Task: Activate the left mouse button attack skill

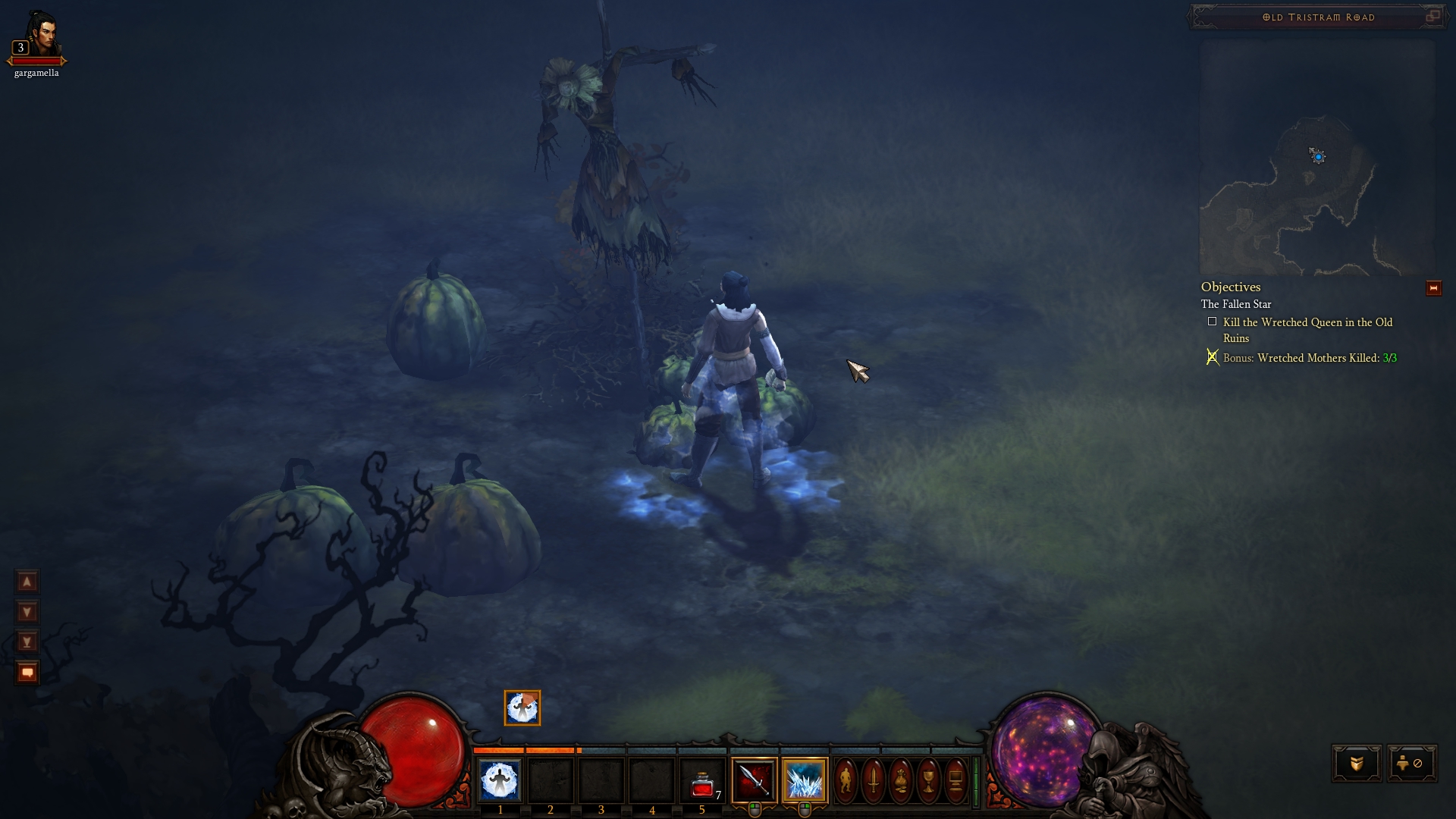Action: (753, 781)
